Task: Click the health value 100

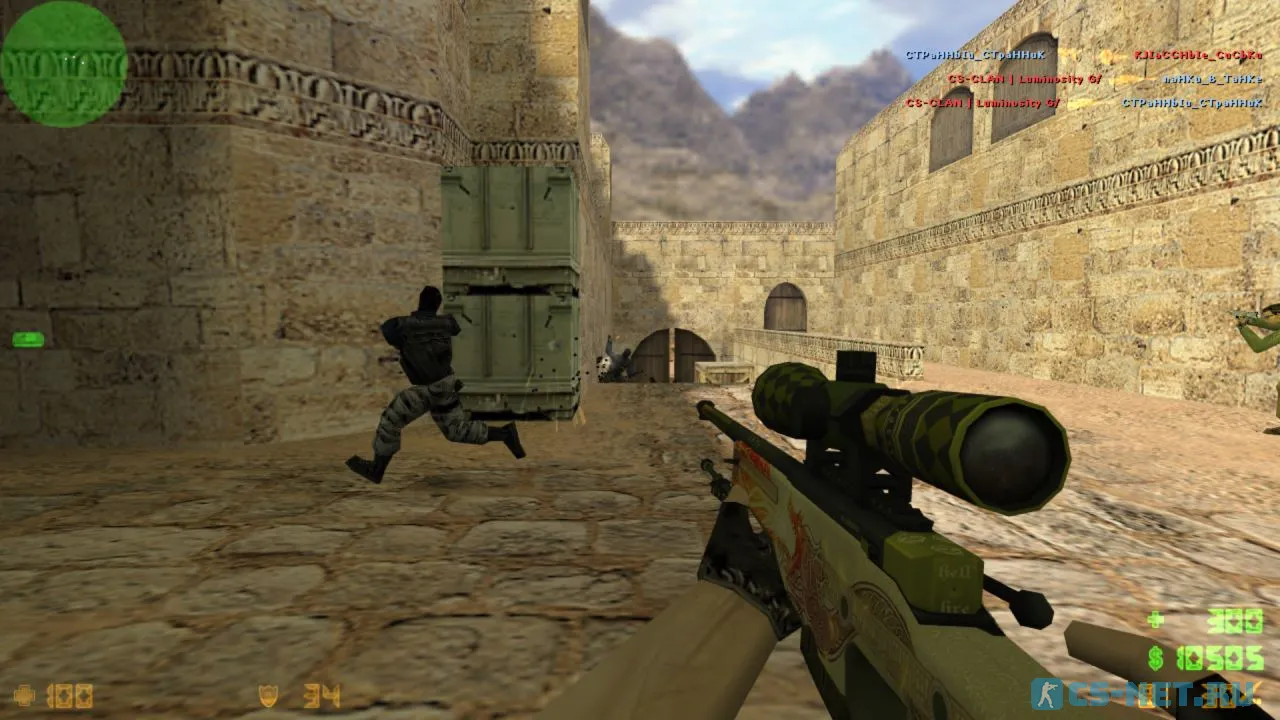Action: [x=68, y=696]
